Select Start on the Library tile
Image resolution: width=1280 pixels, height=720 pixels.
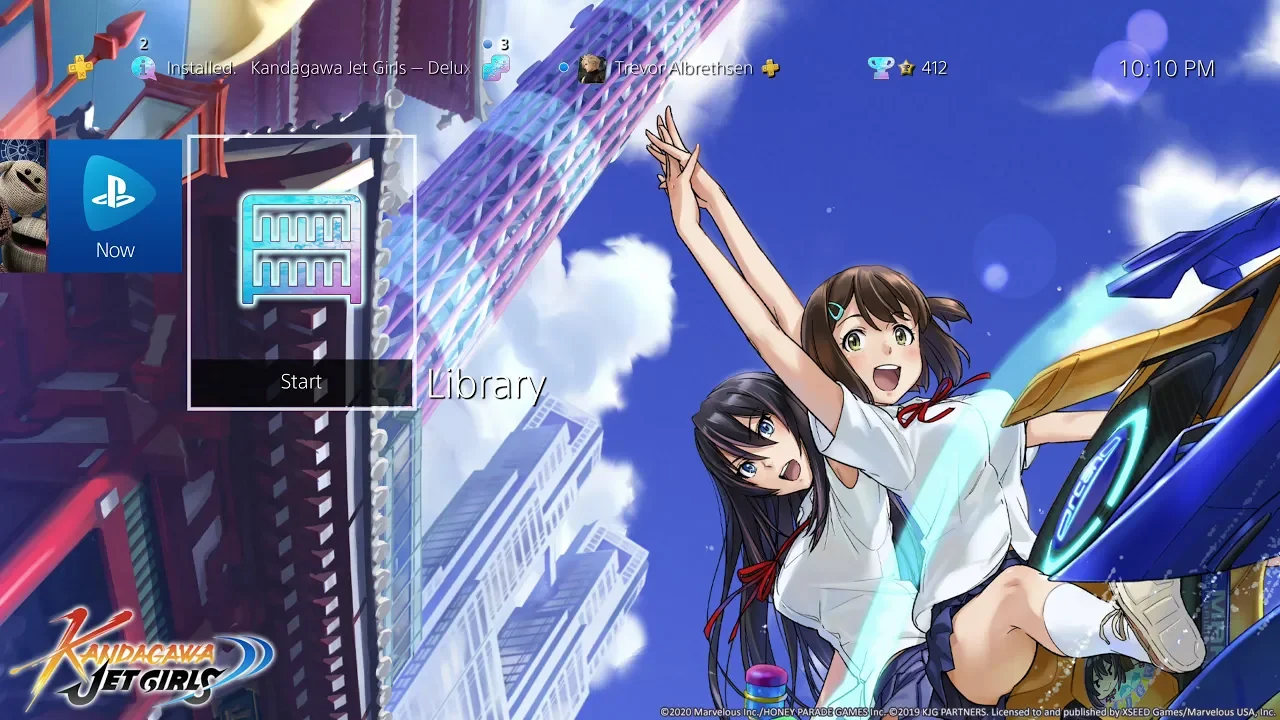click(x=301, y=383)
